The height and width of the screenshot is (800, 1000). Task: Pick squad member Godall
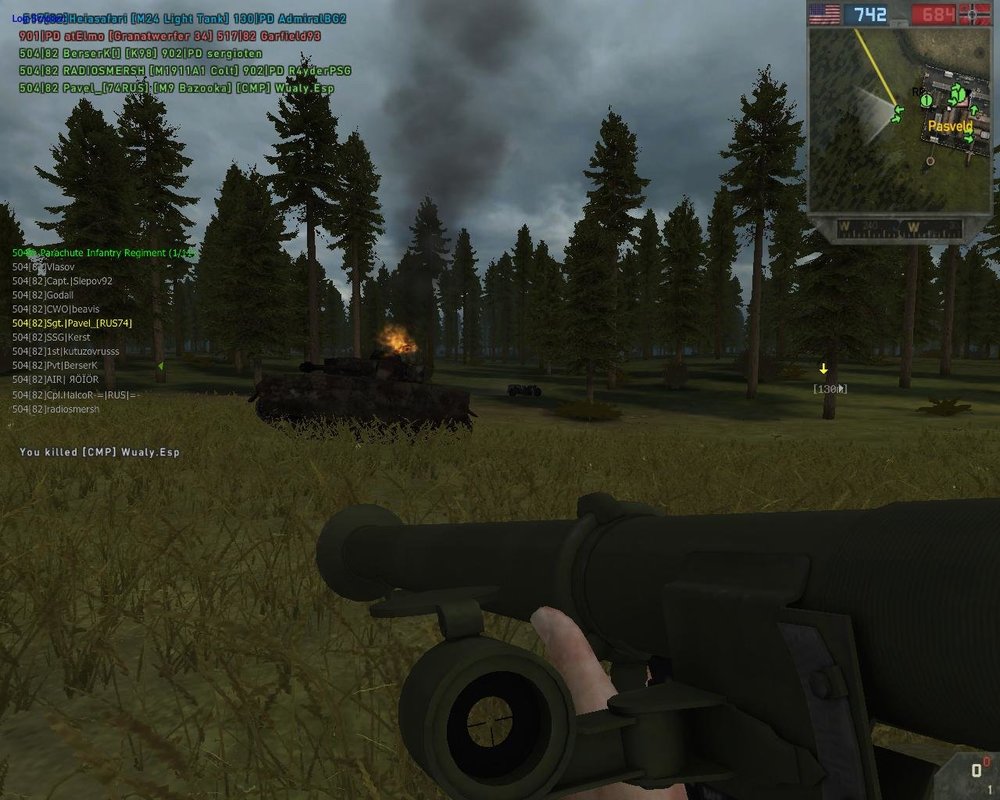[56, 295]
